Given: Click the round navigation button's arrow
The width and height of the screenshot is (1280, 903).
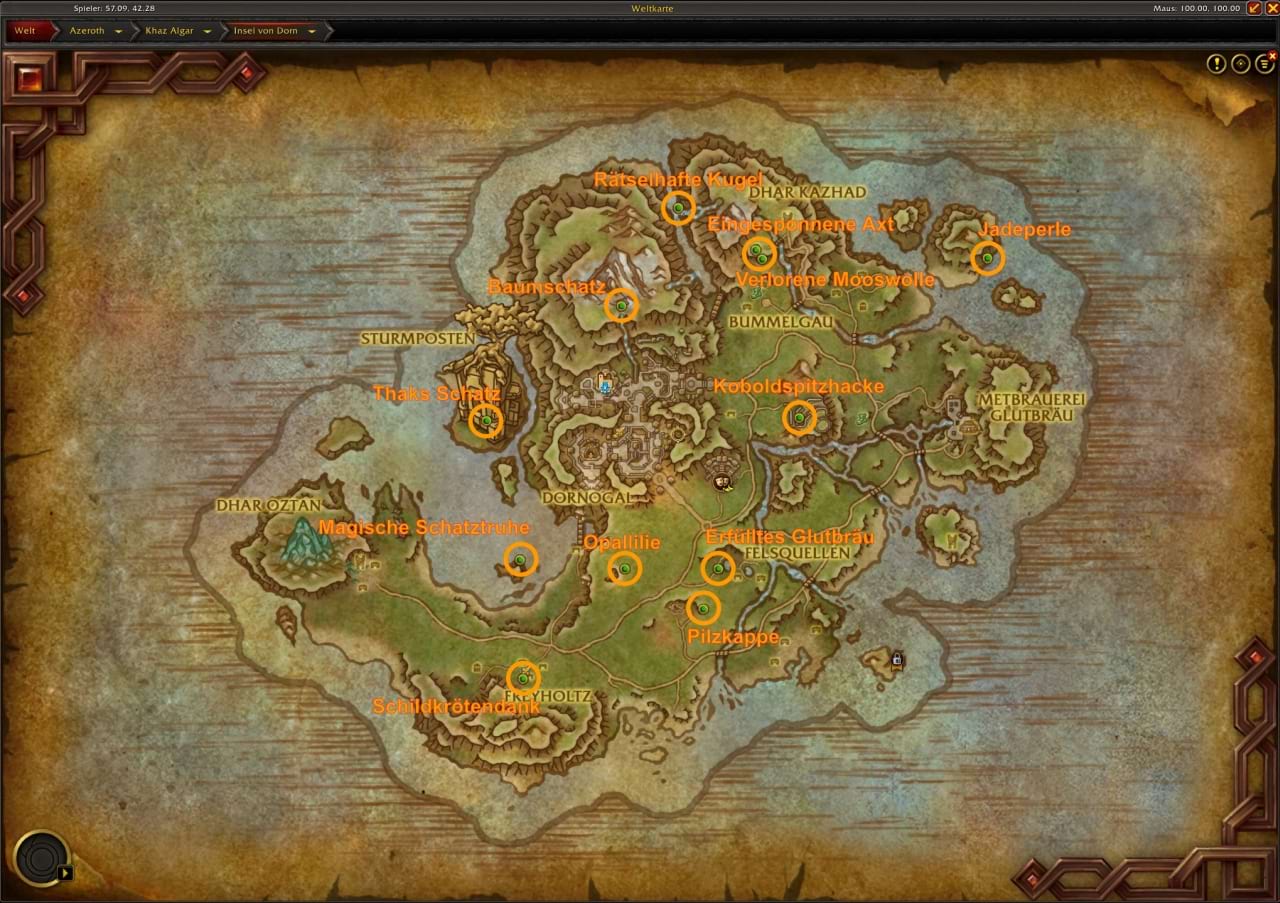Looking at the screenshot, I should point(65,872).
